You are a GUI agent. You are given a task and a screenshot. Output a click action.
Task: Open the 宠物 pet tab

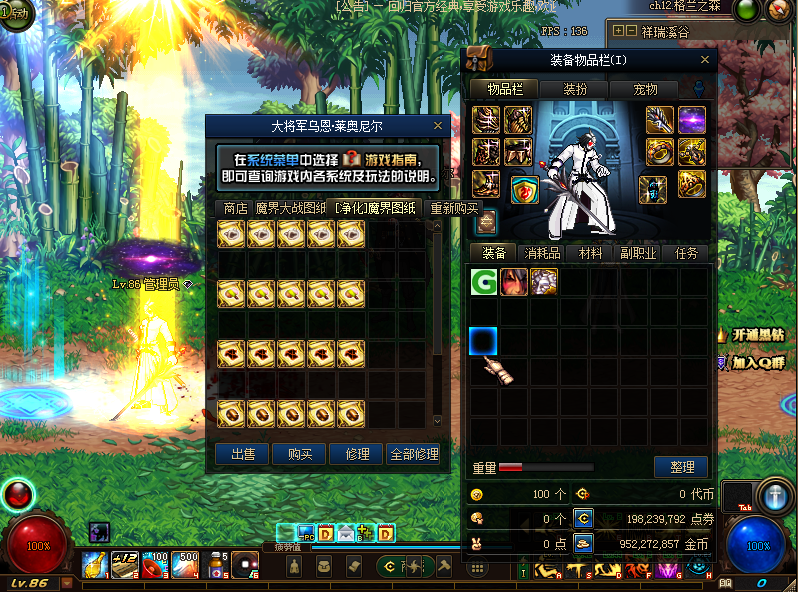coord(646,89)
